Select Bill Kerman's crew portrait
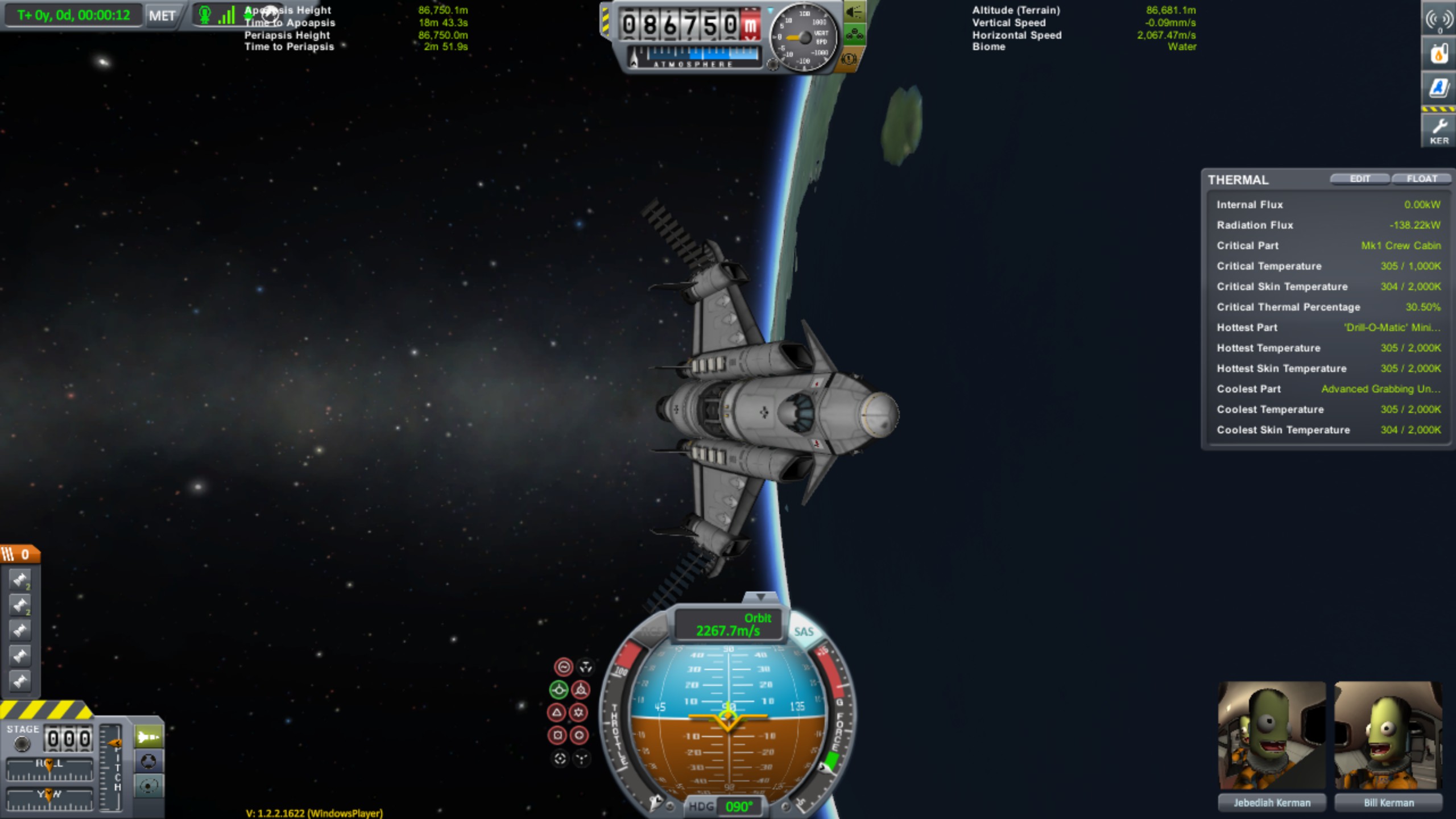 click(x=1388, y=736)
